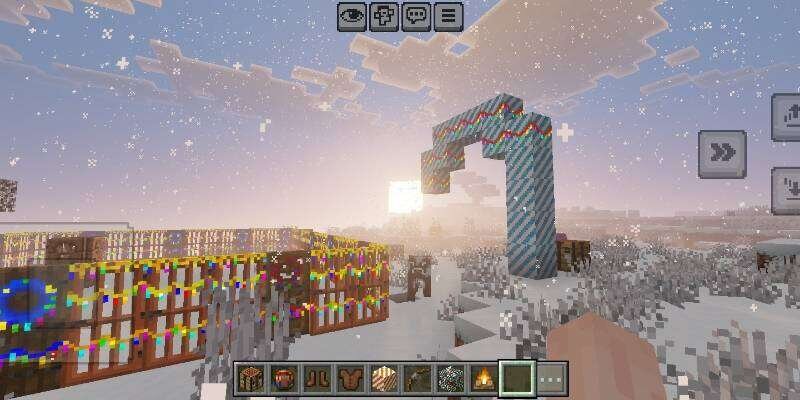Select the leather boots hotbar slot
The height and width of the screenshot is (400, 800).
(318, 380)
